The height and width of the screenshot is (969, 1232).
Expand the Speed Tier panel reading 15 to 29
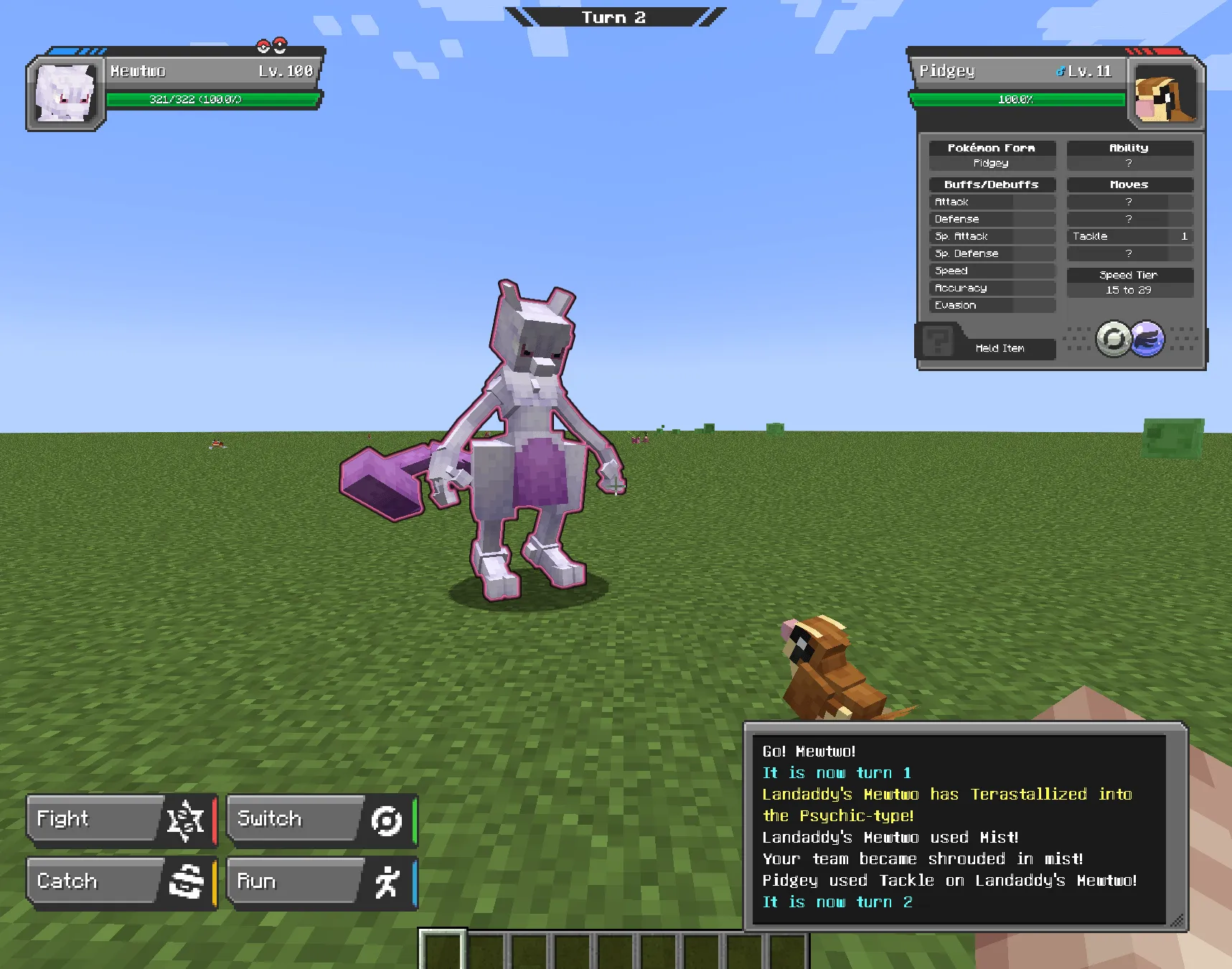tap(1129, 282)
